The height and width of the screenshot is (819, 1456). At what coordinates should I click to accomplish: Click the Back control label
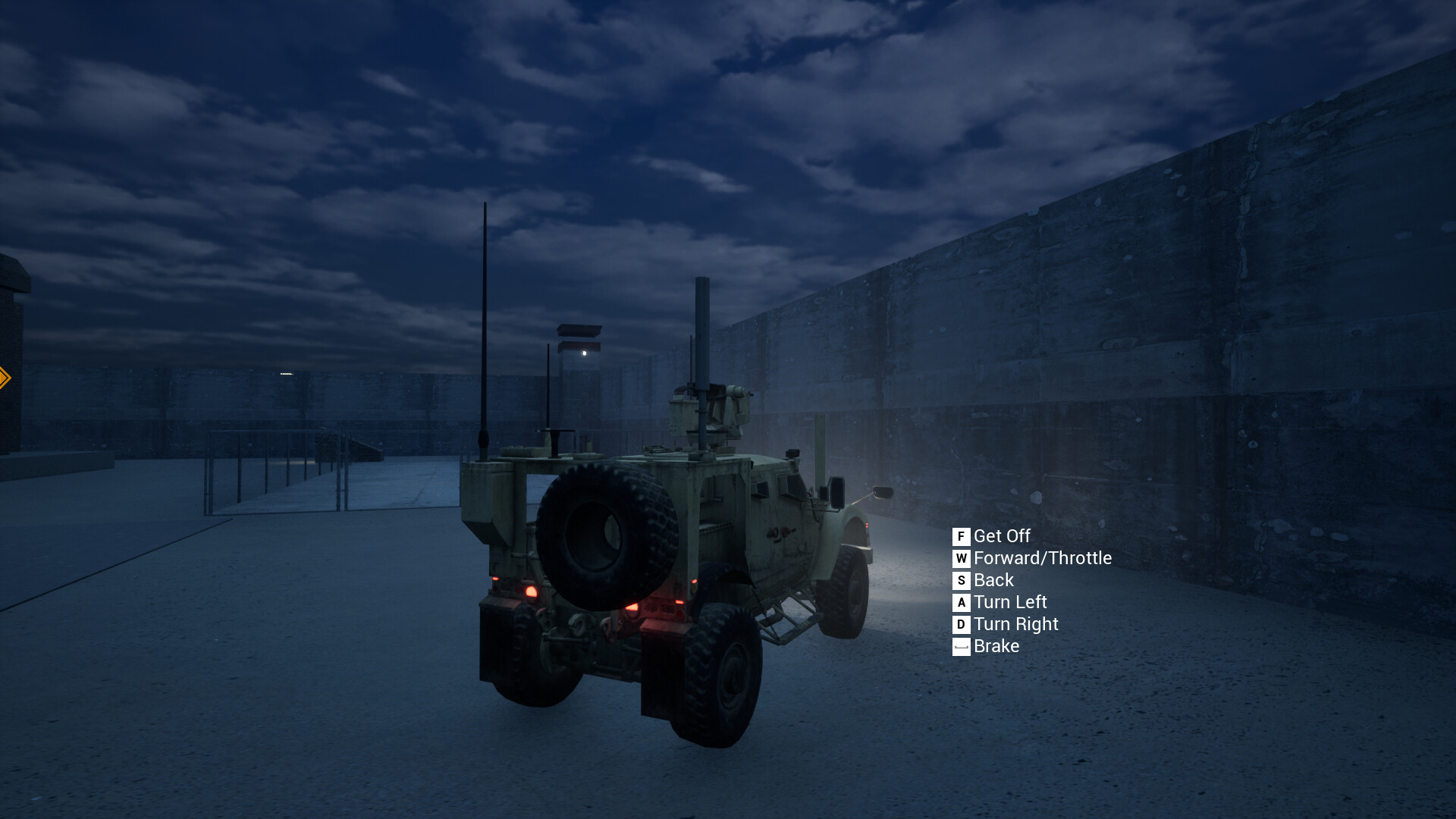click(x=995, y=581)
